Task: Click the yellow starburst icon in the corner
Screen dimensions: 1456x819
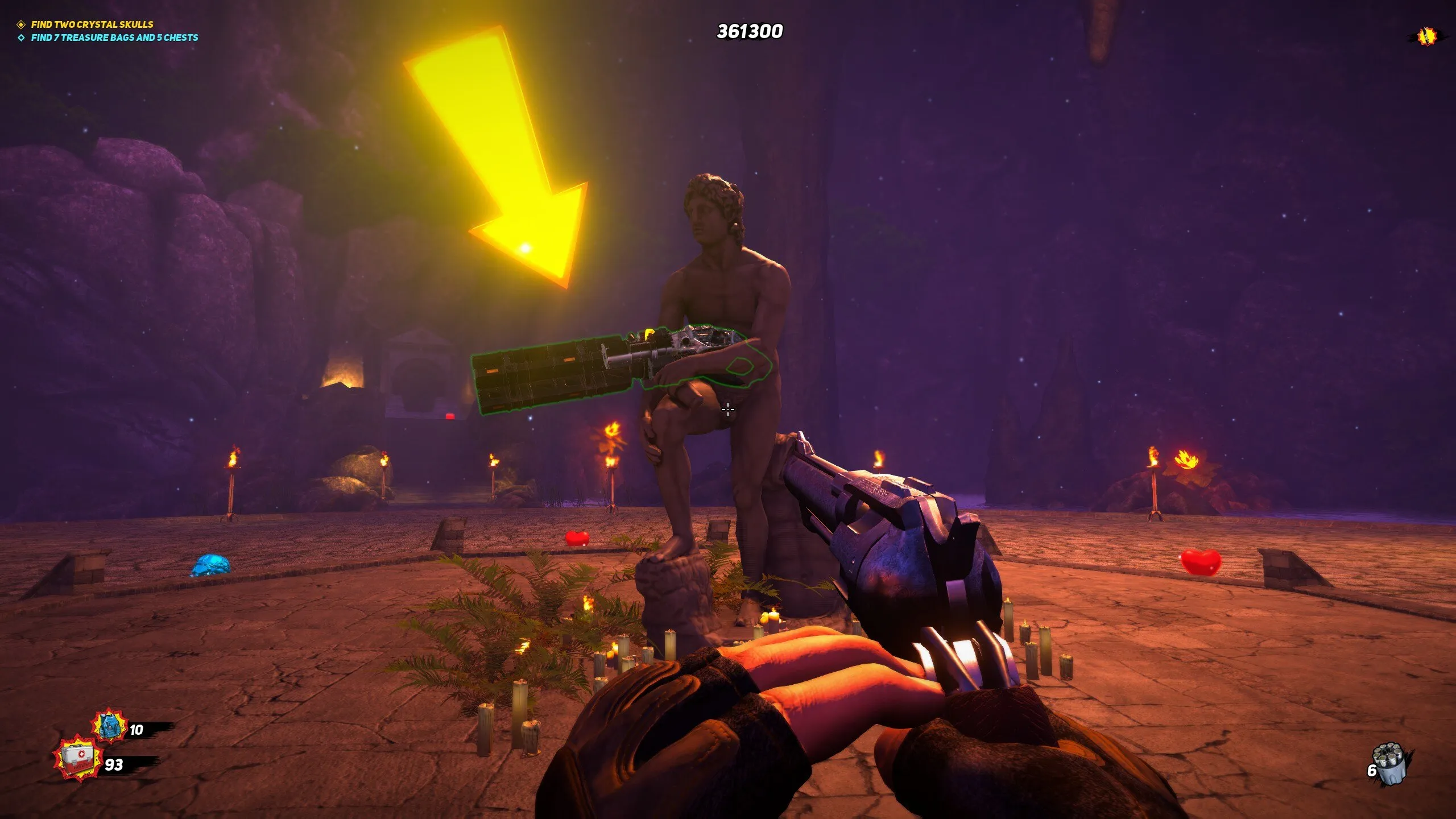Action: tap(1426, 36)
